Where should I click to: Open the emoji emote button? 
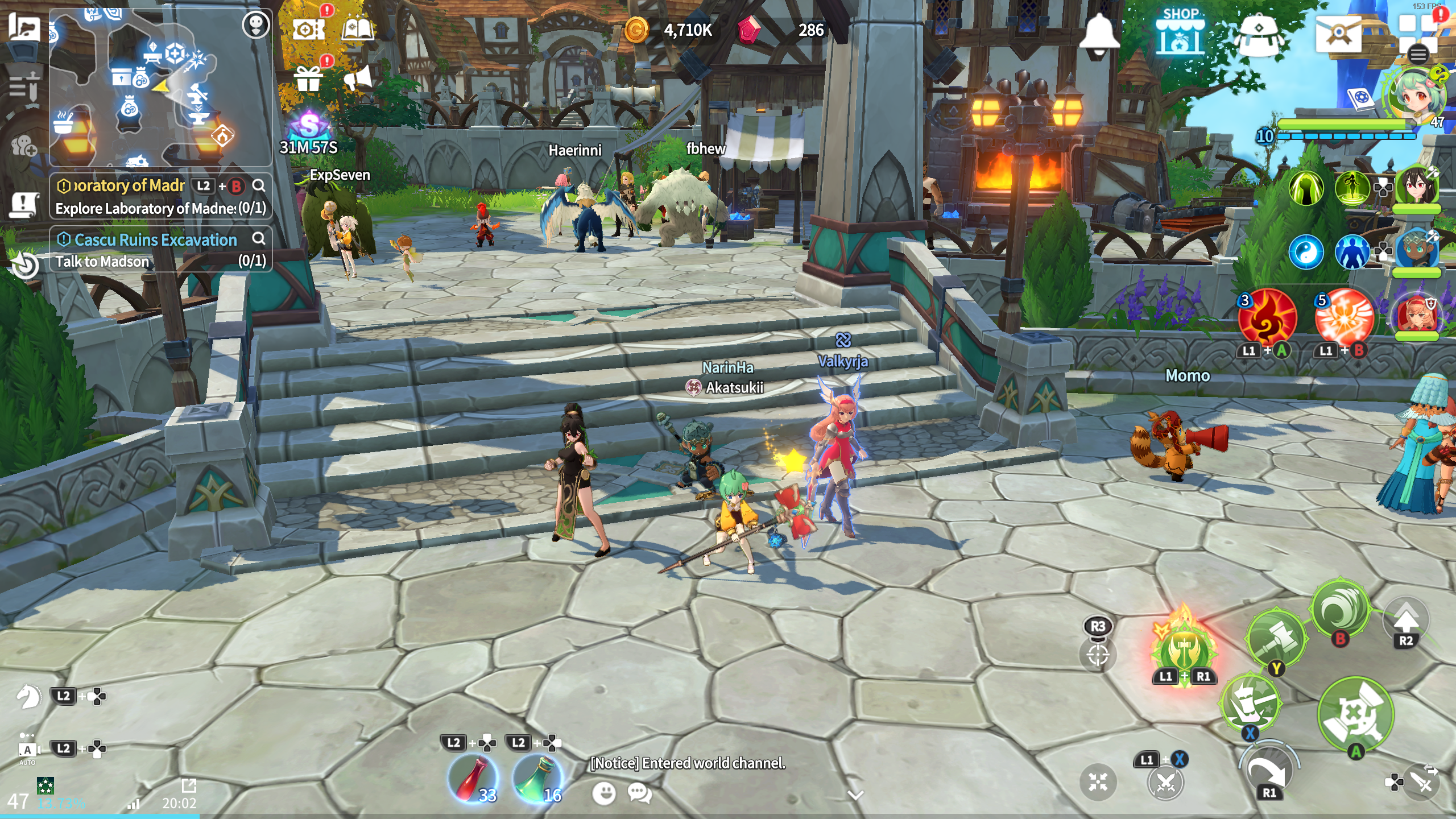603,793
